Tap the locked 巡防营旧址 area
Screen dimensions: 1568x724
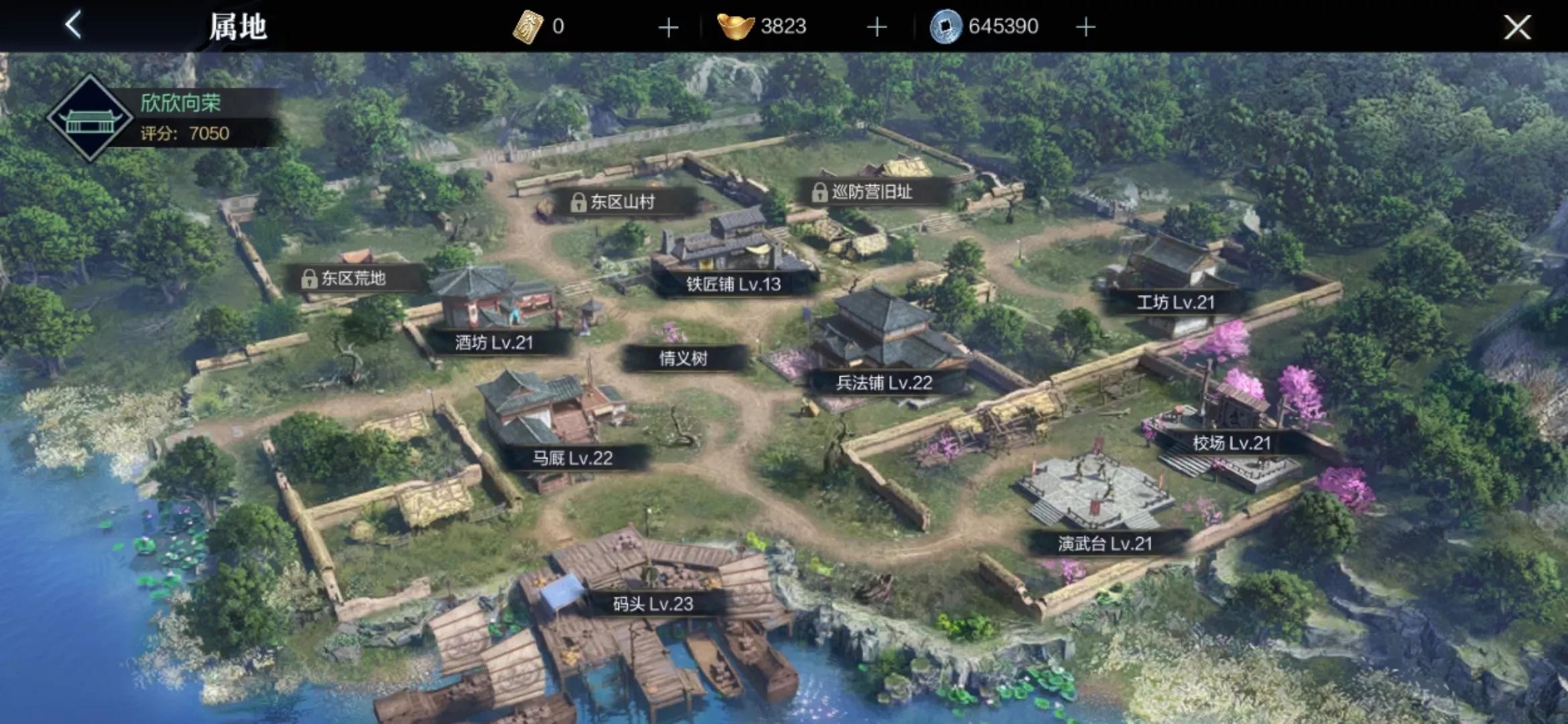863,192
